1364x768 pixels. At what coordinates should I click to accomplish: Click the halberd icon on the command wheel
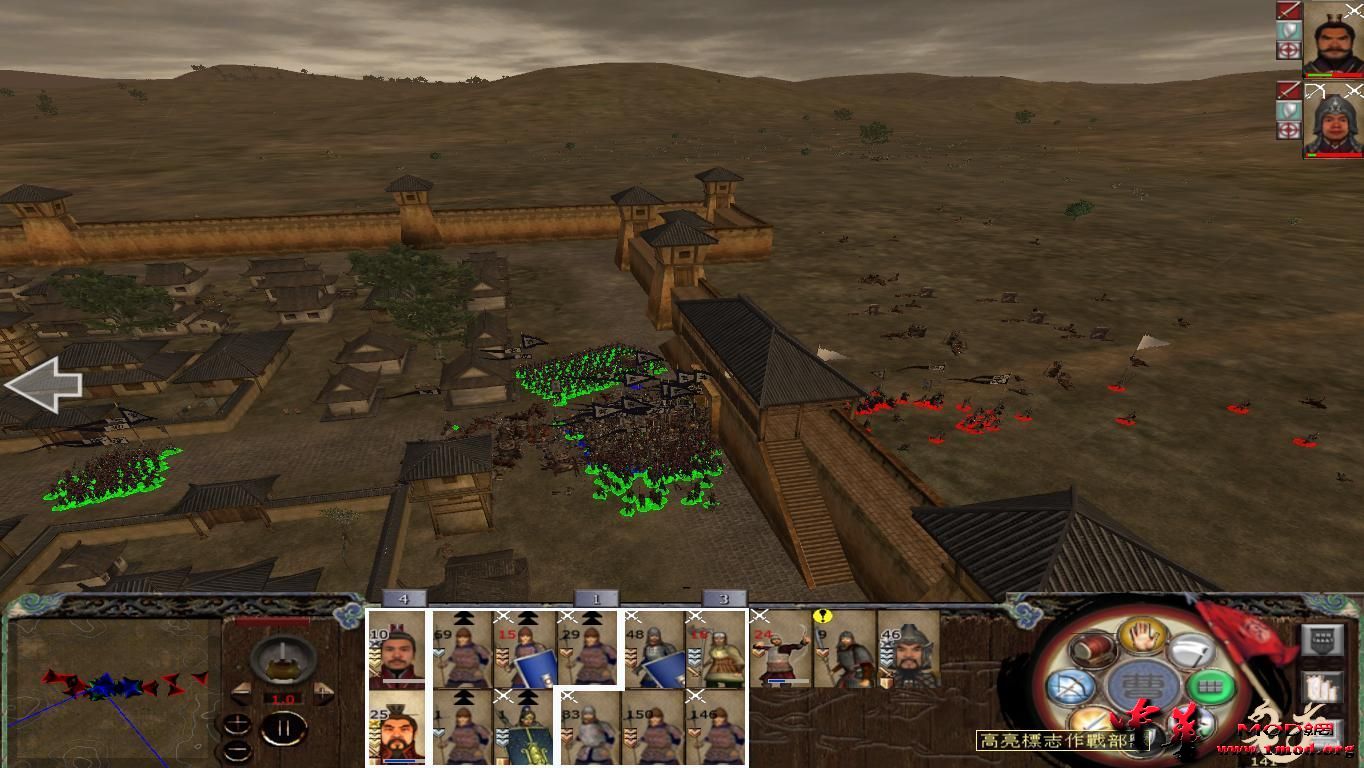point(1190,652)
